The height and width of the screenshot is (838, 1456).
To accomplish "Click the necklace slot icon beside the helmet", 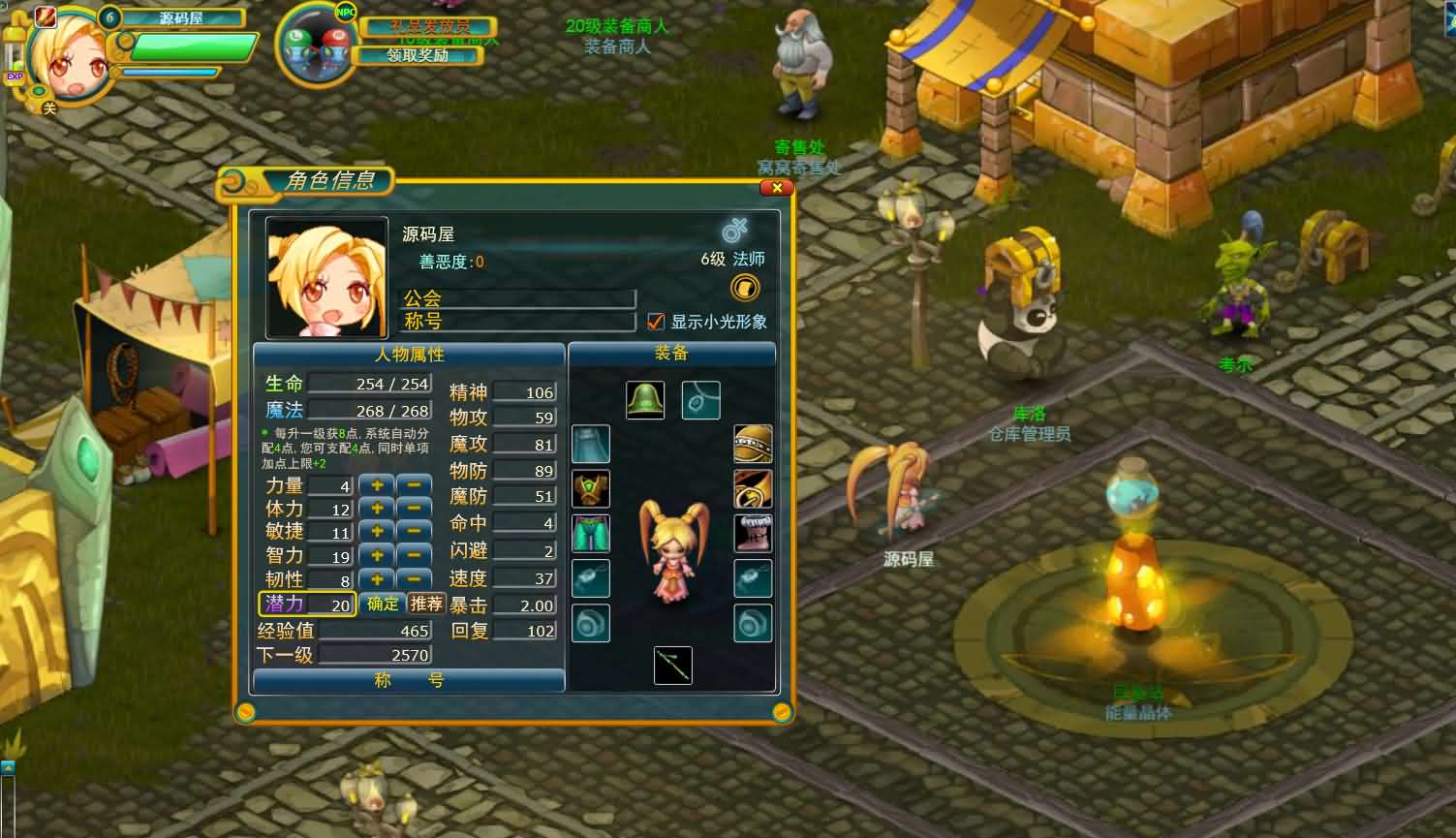I will (x=700, y=399).
